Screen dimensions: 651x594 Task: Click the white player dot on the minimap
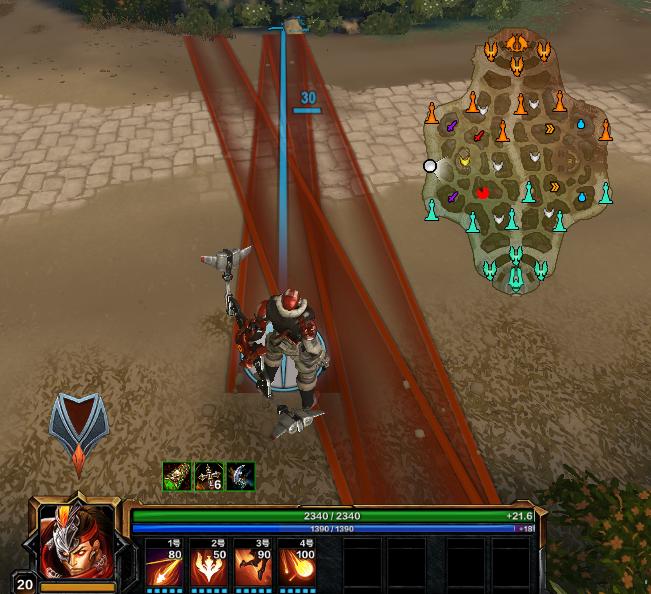(x=430, y=166)
